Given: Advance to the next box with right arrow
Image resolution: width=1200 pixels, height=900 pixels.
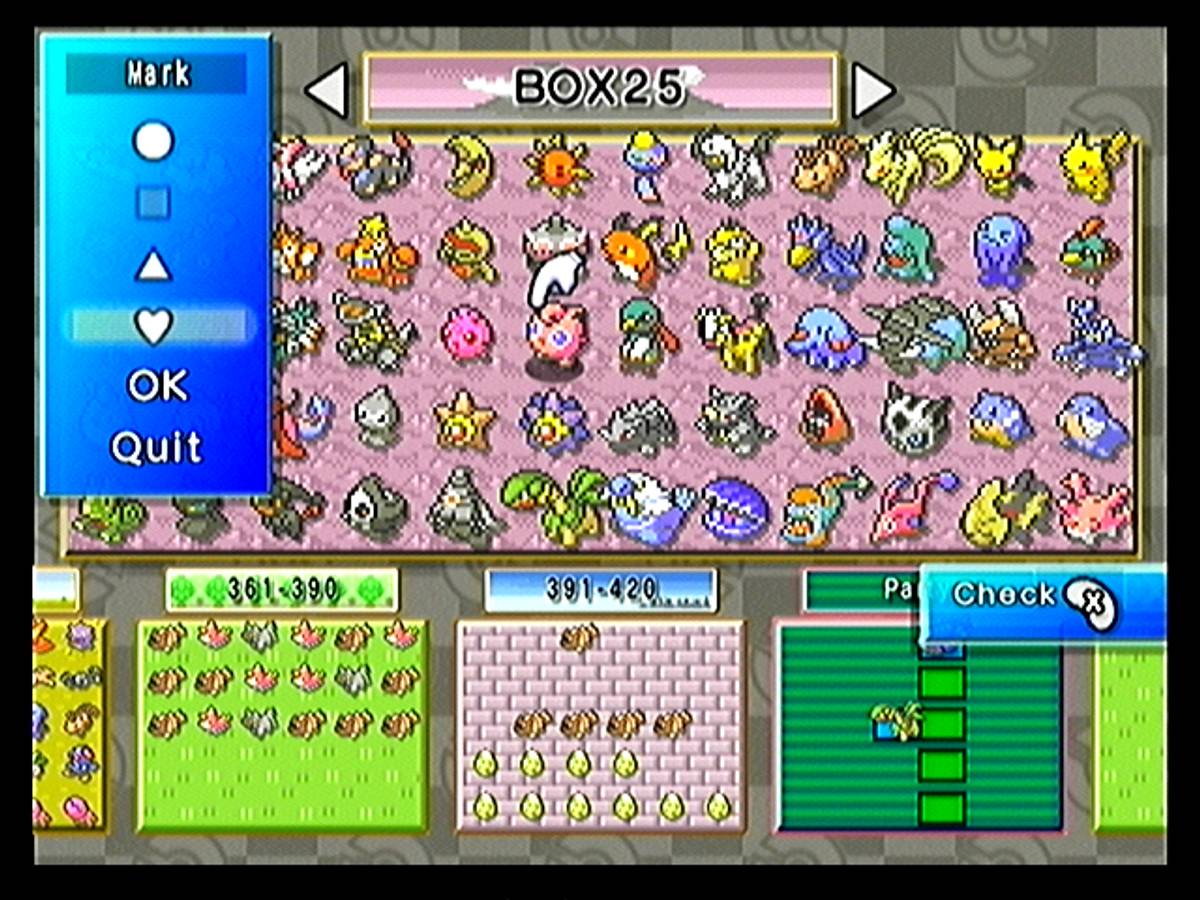Looking at the screenshot, I should click(872, 91).
